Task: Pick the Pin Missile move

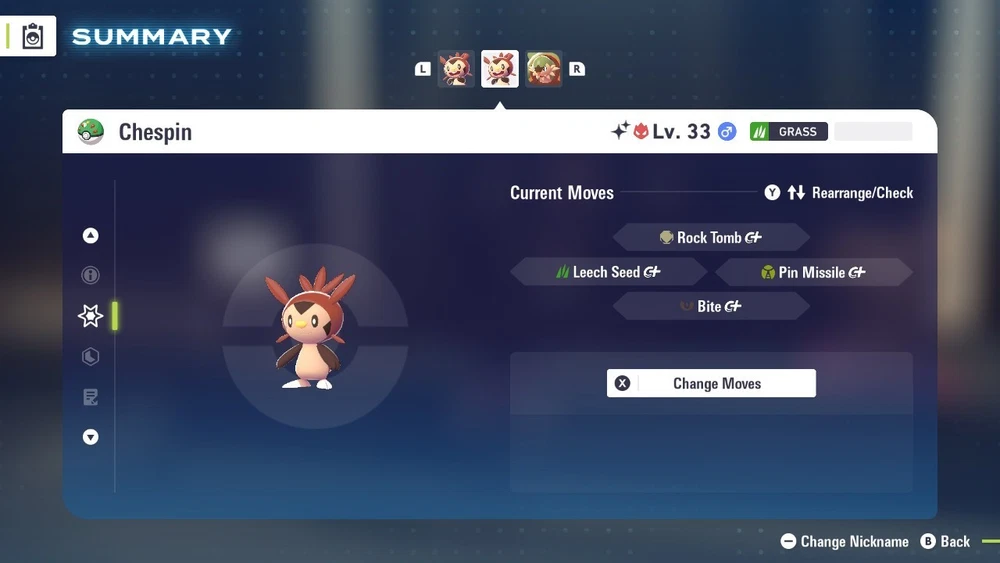Action: coord(813,272)
